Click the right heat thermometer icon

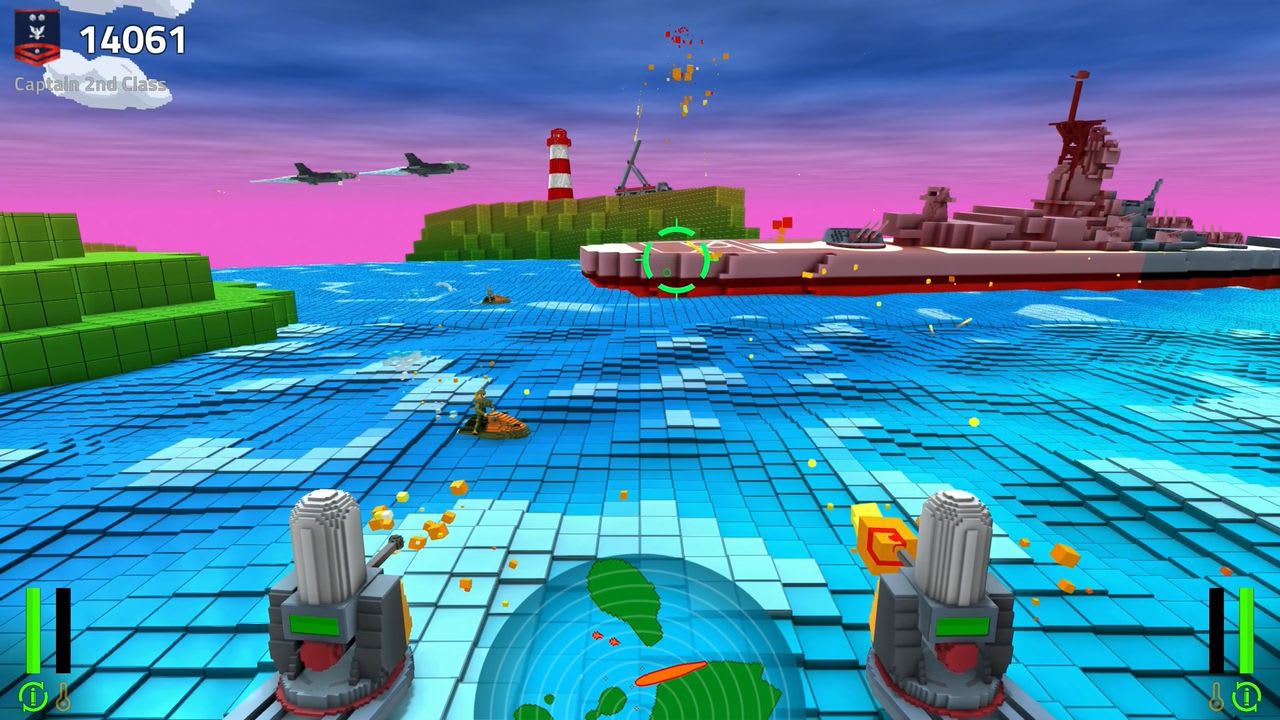pyautogui.click(x=1216, y=696)
